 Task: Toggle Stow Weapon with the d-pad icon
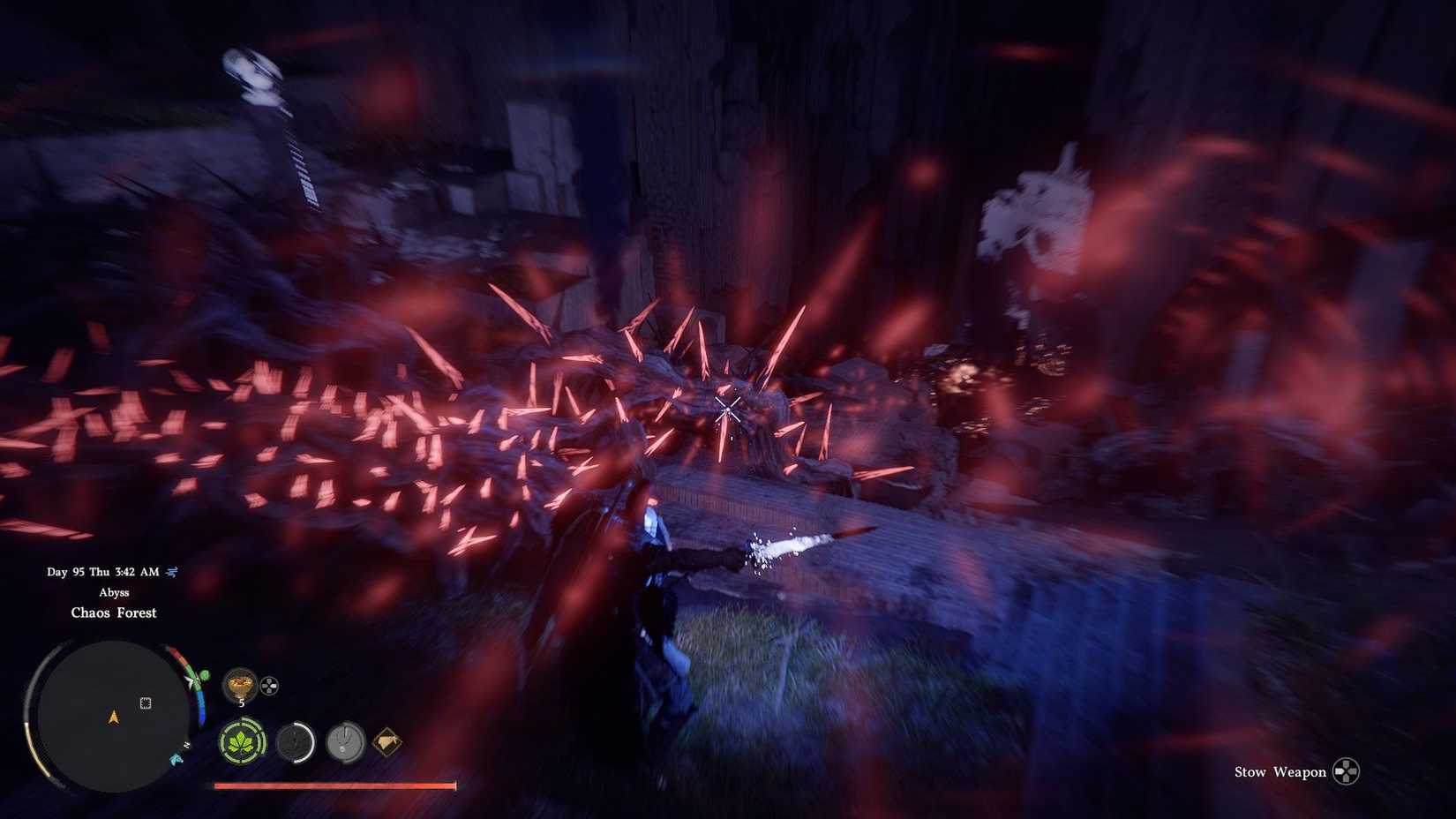pyautogui.click(x=1348, y=771)
